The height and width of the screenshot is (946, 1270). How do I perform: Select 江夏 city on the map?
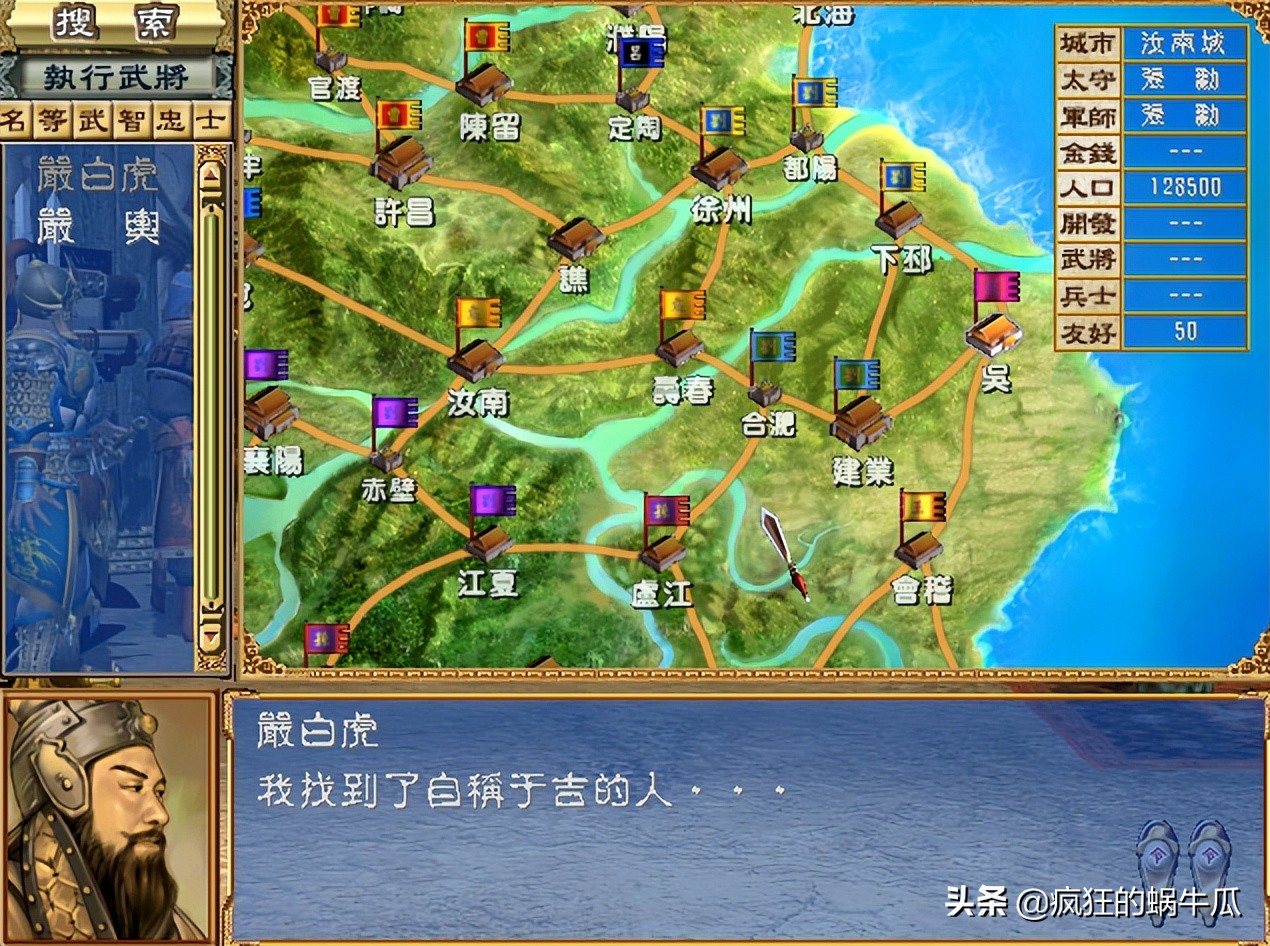490,543
